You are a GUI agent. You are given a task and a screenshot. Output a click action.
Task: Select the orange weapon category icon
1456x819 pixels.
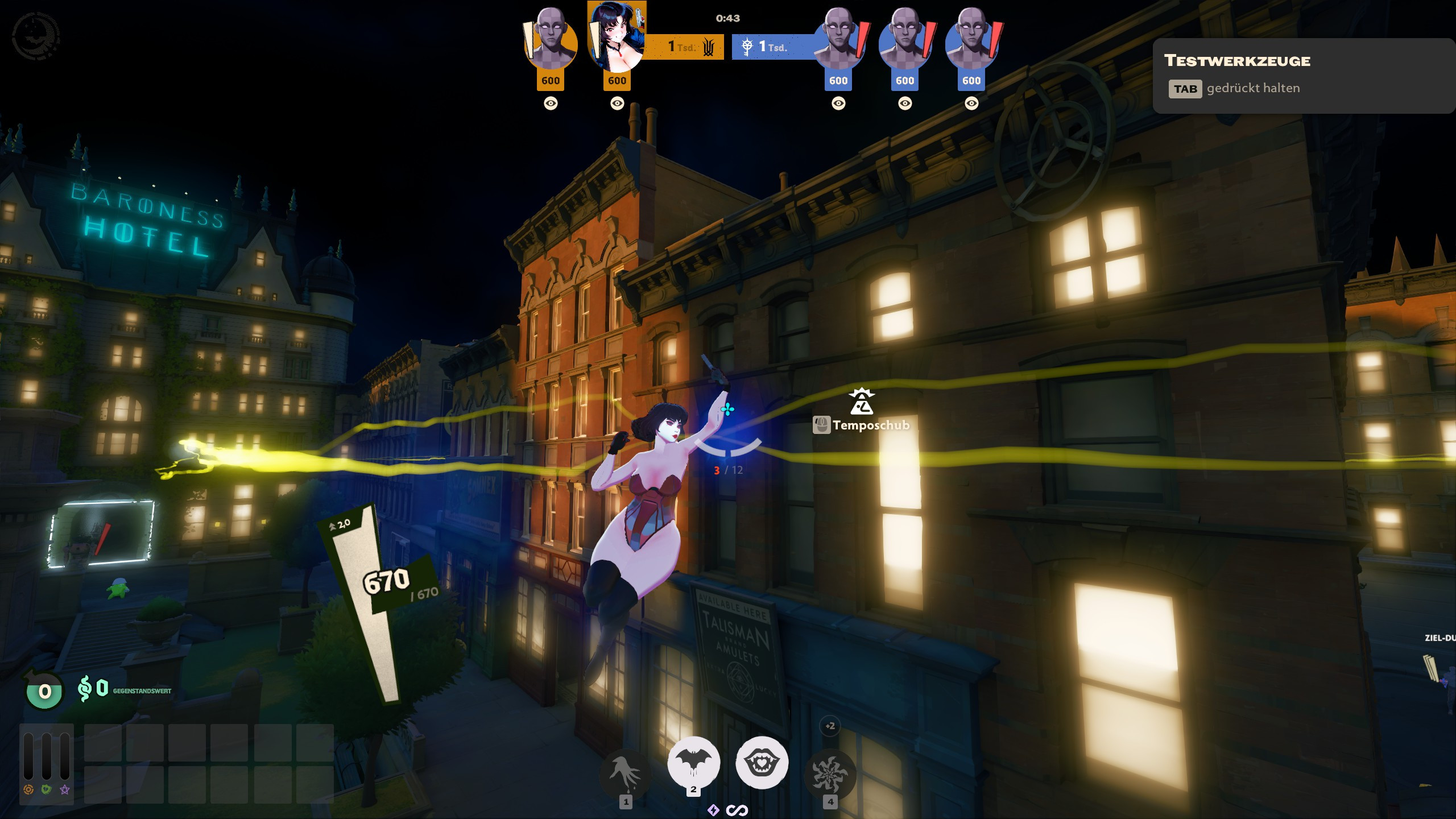coord(28,789)
